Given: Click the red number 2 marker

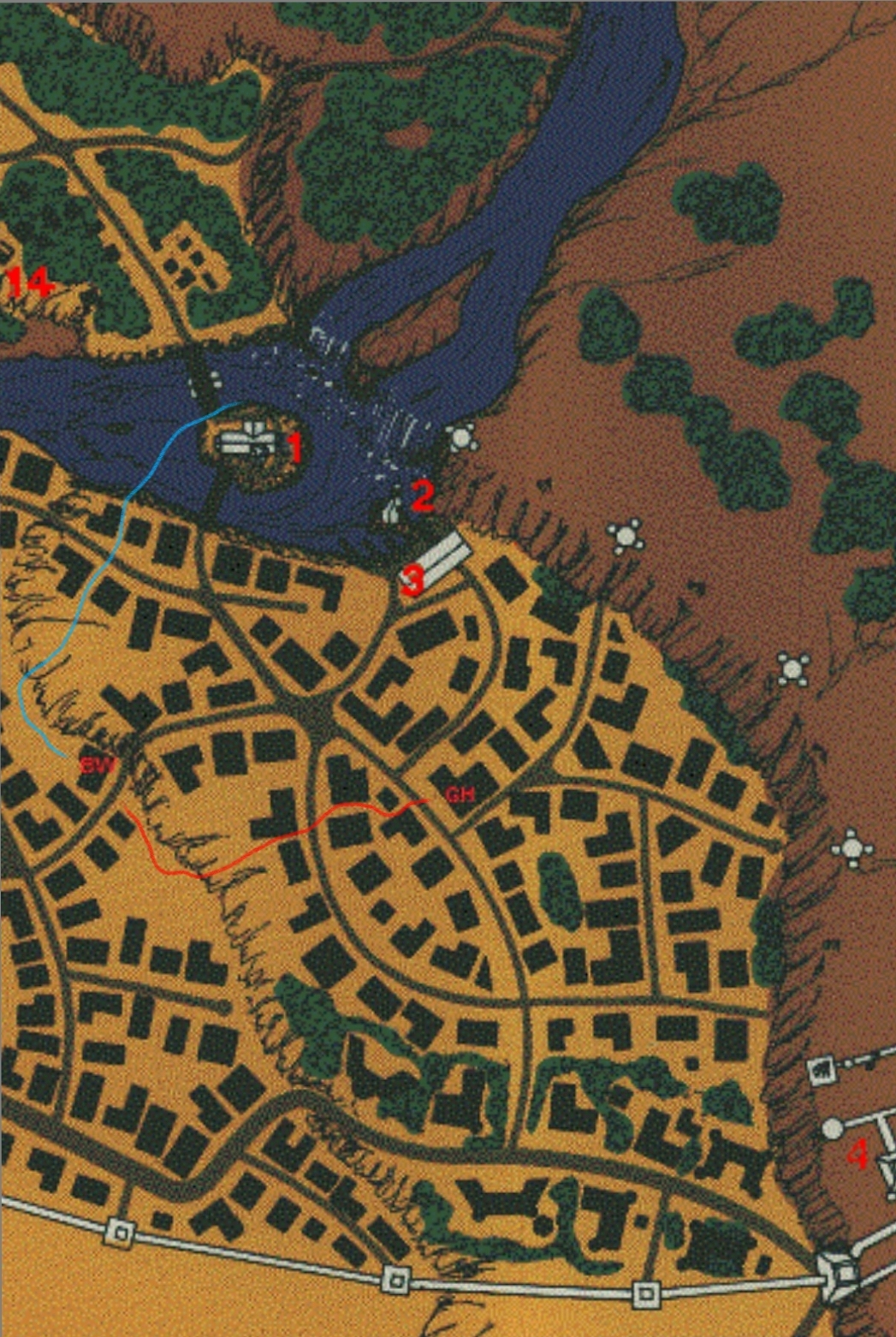Looking at the screenshot, I should point(422,496).
